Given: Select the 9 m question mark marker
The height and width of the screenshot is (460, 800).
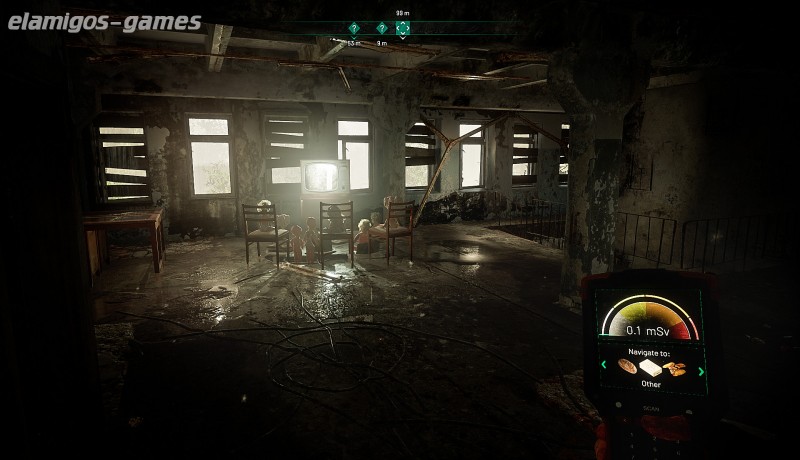Looking at the screenshot, I should [381, 29].
